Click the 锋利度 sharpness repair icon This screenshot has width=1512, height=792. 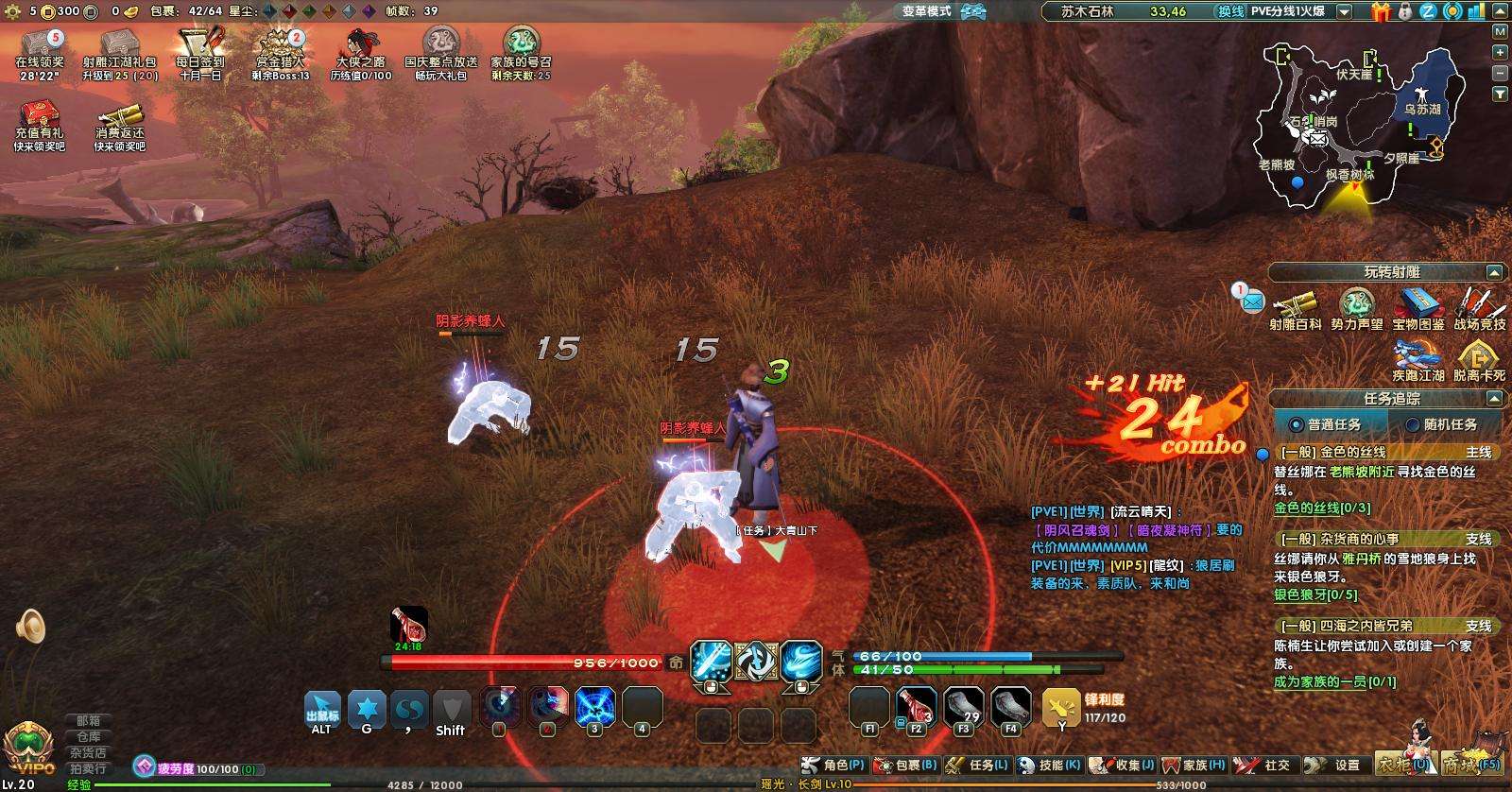click(x=1061, y=706)
